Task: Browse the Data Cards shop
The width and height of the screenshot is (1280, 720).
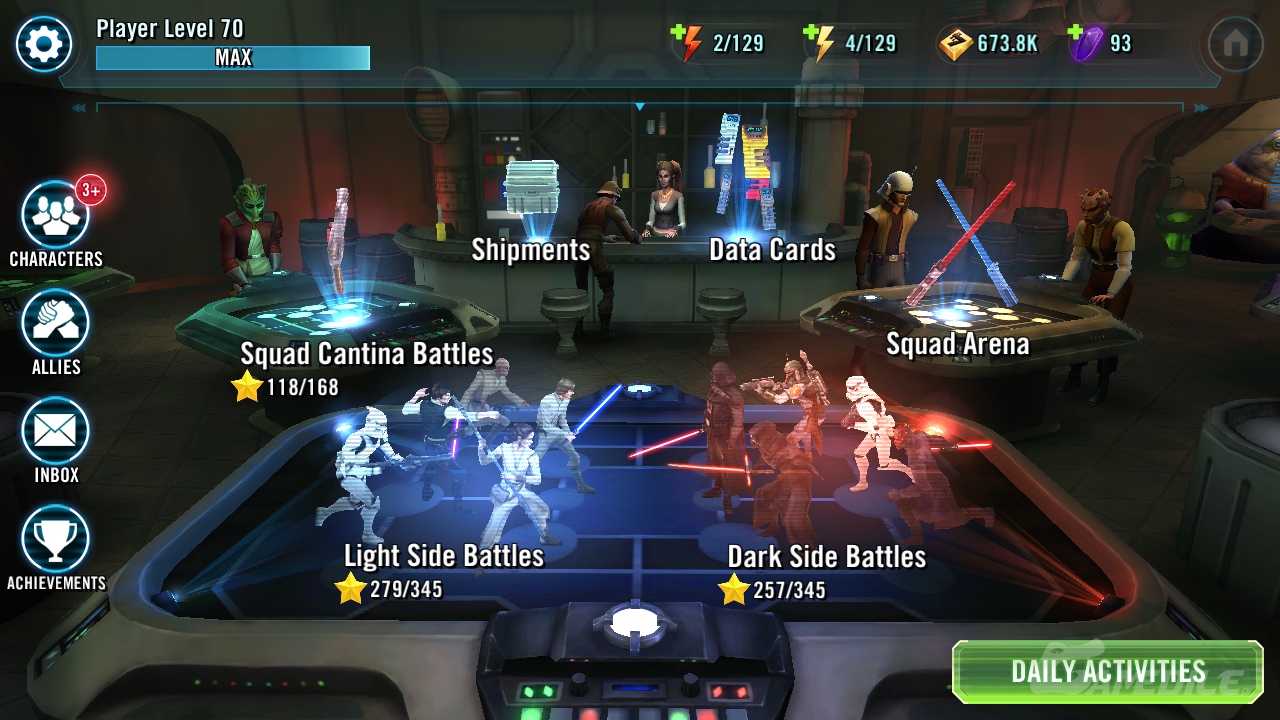Action: 772,249
